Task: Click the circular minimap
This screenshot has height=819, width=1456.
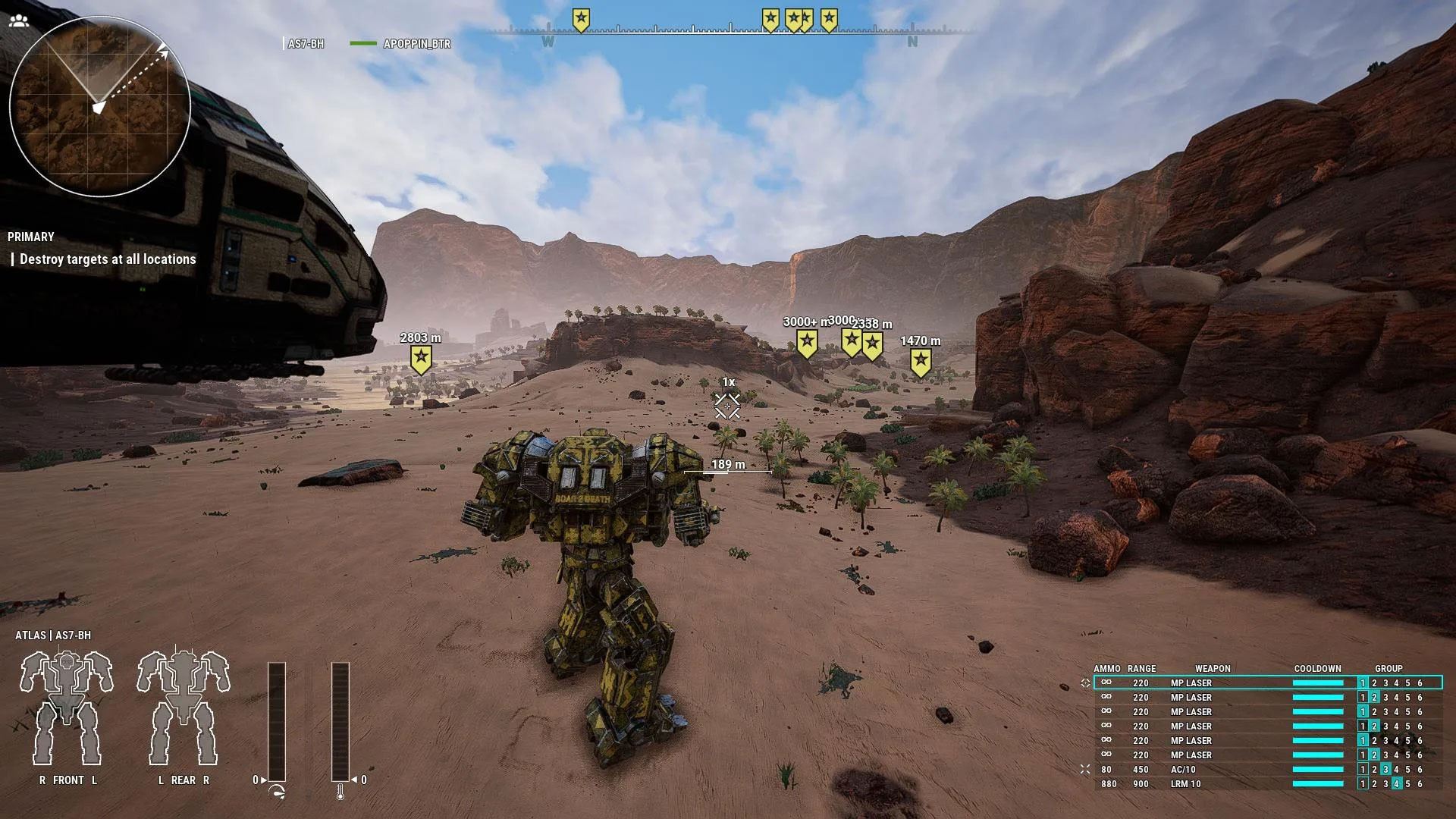Action: tap(99, 108)
